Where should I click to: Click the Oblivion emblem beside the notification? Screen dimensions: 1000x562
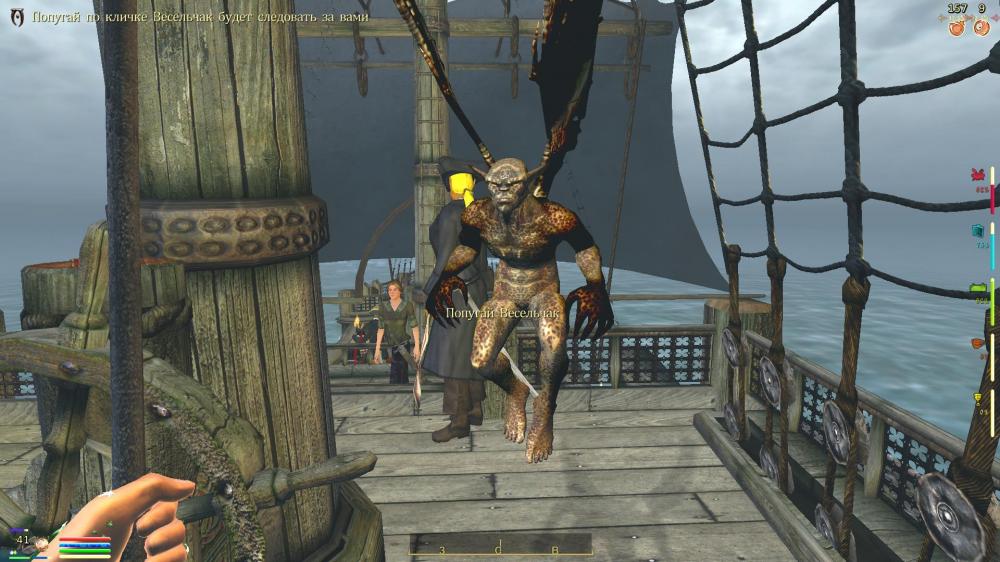(x=17, y=18)
